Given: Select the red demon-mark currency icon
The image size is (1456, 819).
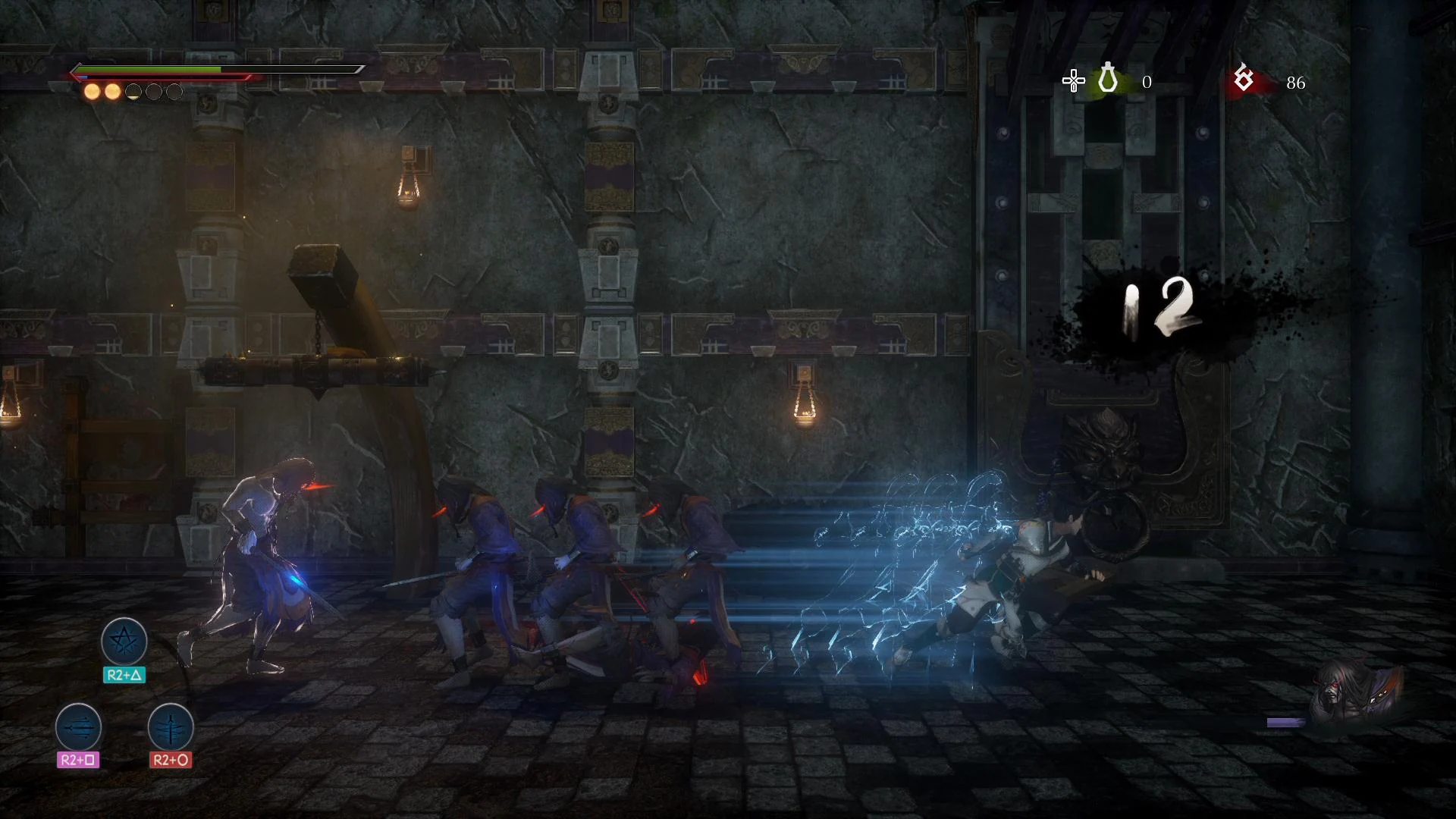Looking at the screenshot, I should (1244, 79).
